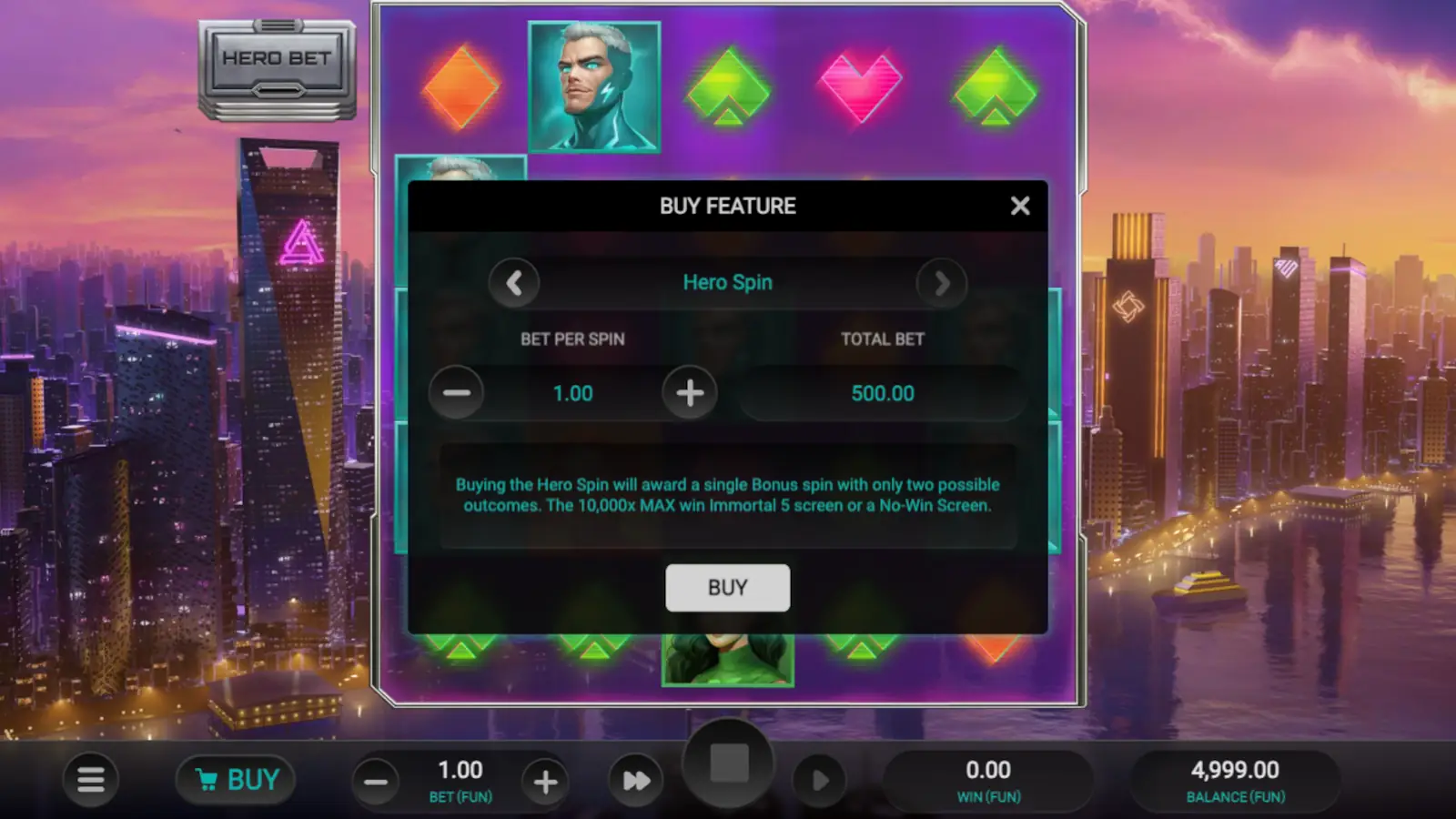Browse to next feature with the right arrow
1456x819 pixels.
(941, 283)
